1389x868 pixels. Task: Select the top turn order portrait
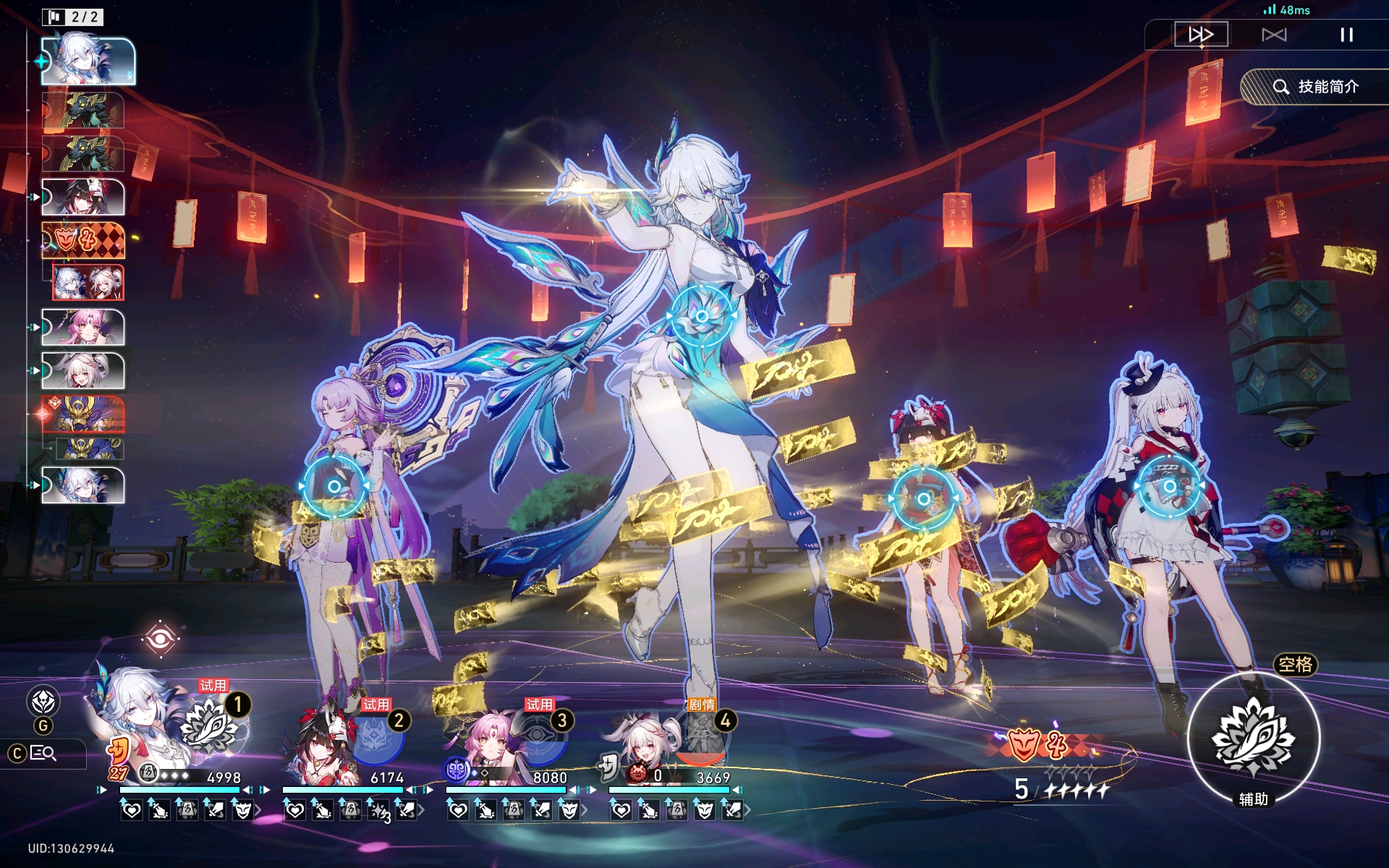88,61
